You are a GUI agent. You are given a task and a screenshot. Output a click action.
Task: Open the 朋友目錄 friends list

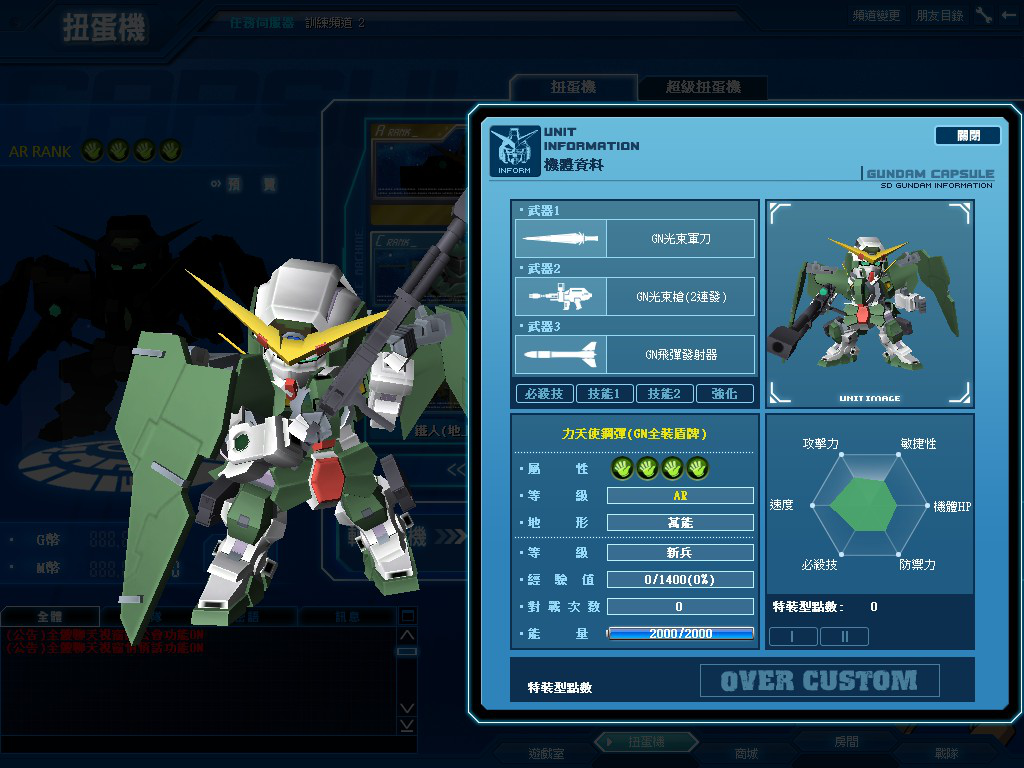coord(940,15)
